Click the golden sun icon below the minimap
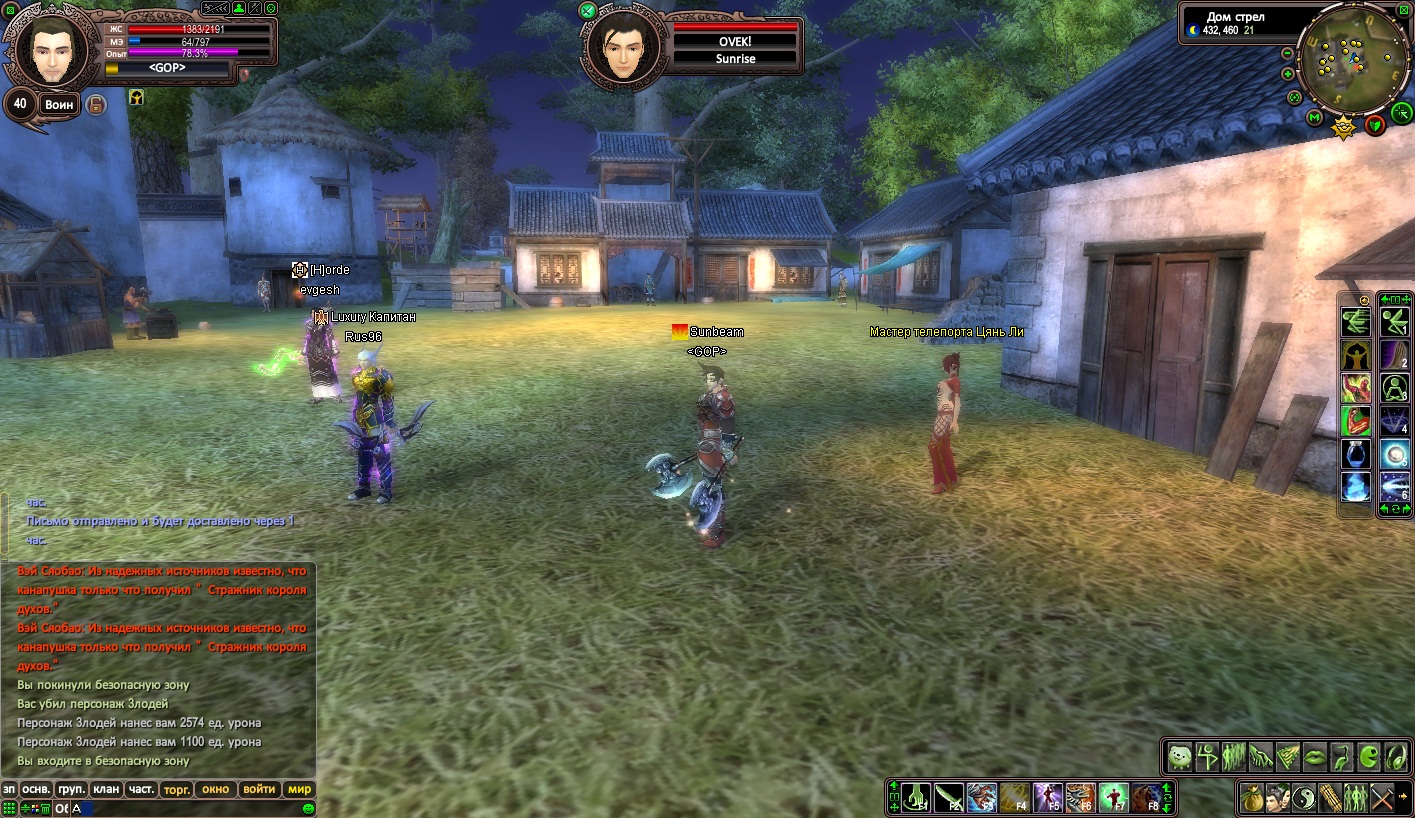 click(1345, 126)
